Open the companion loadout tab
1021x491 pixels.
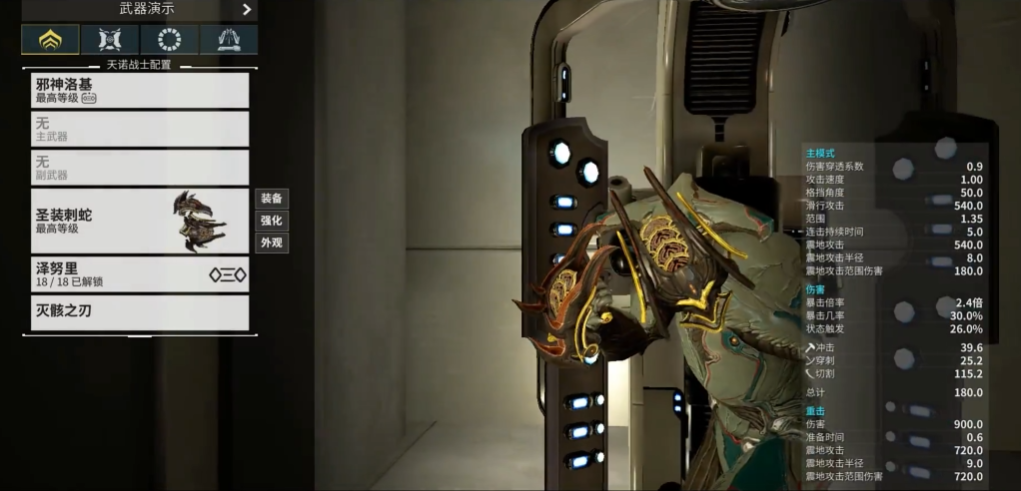pos(109,40)
